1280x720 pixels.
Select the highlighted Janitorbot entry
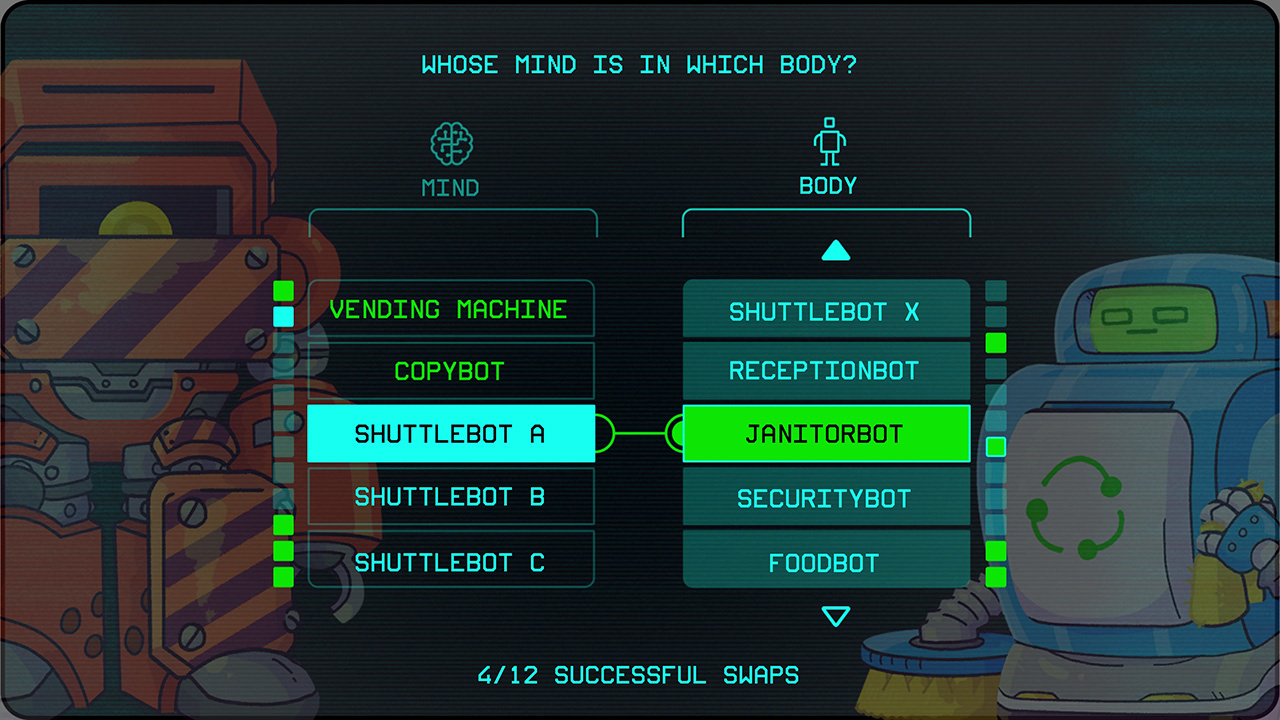826,434
